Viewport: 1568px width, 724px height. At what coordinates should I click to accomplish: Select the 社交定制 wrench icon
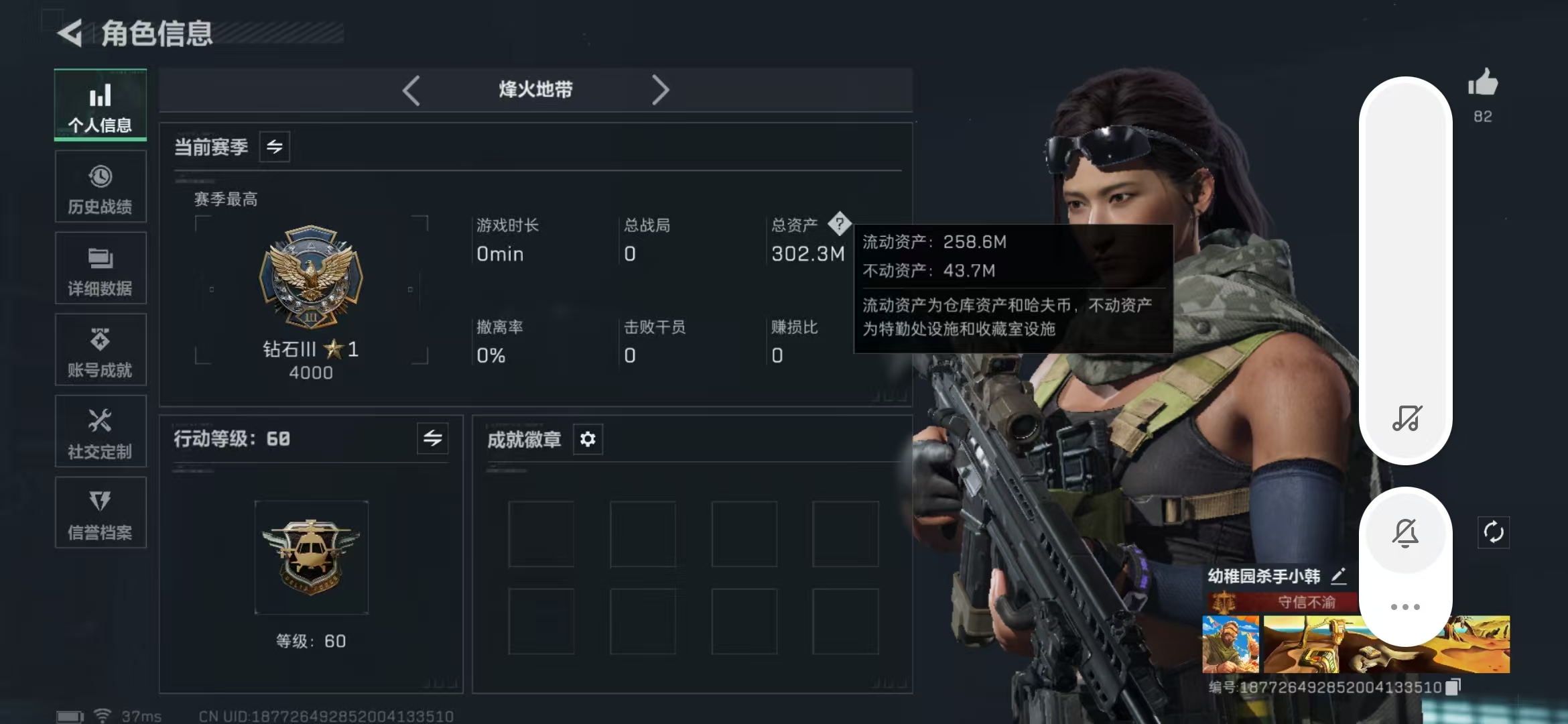click(100, 431)
